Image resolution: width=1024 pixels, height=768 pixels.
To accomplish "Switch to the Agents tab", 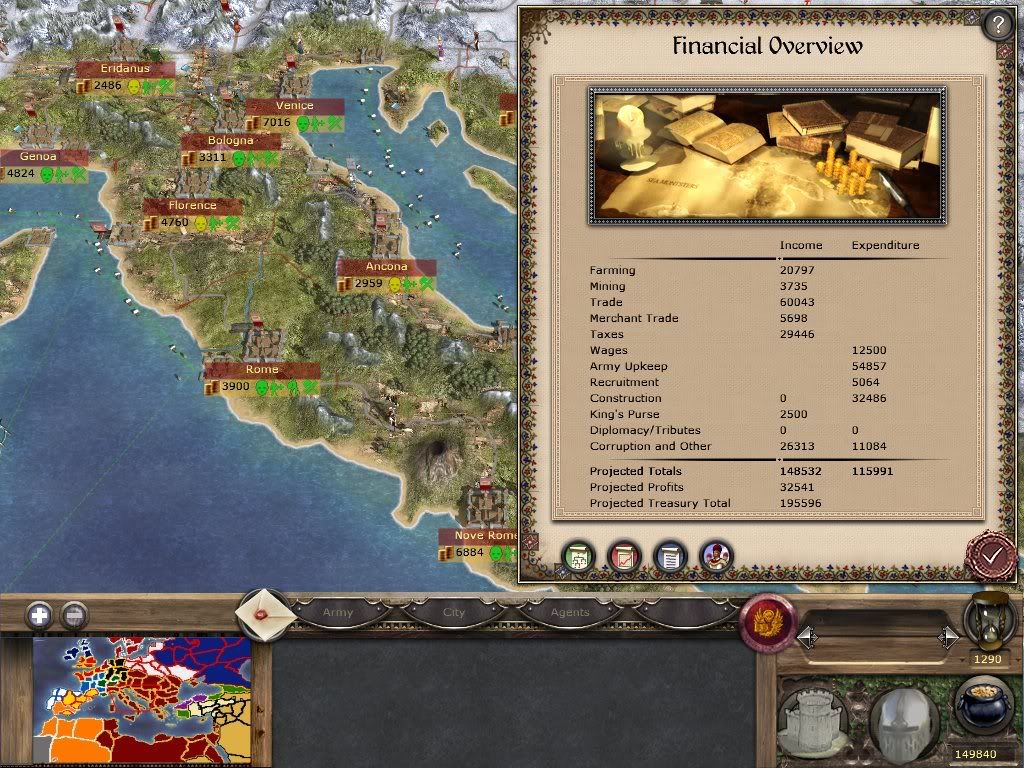I will (x=570, y=612).
